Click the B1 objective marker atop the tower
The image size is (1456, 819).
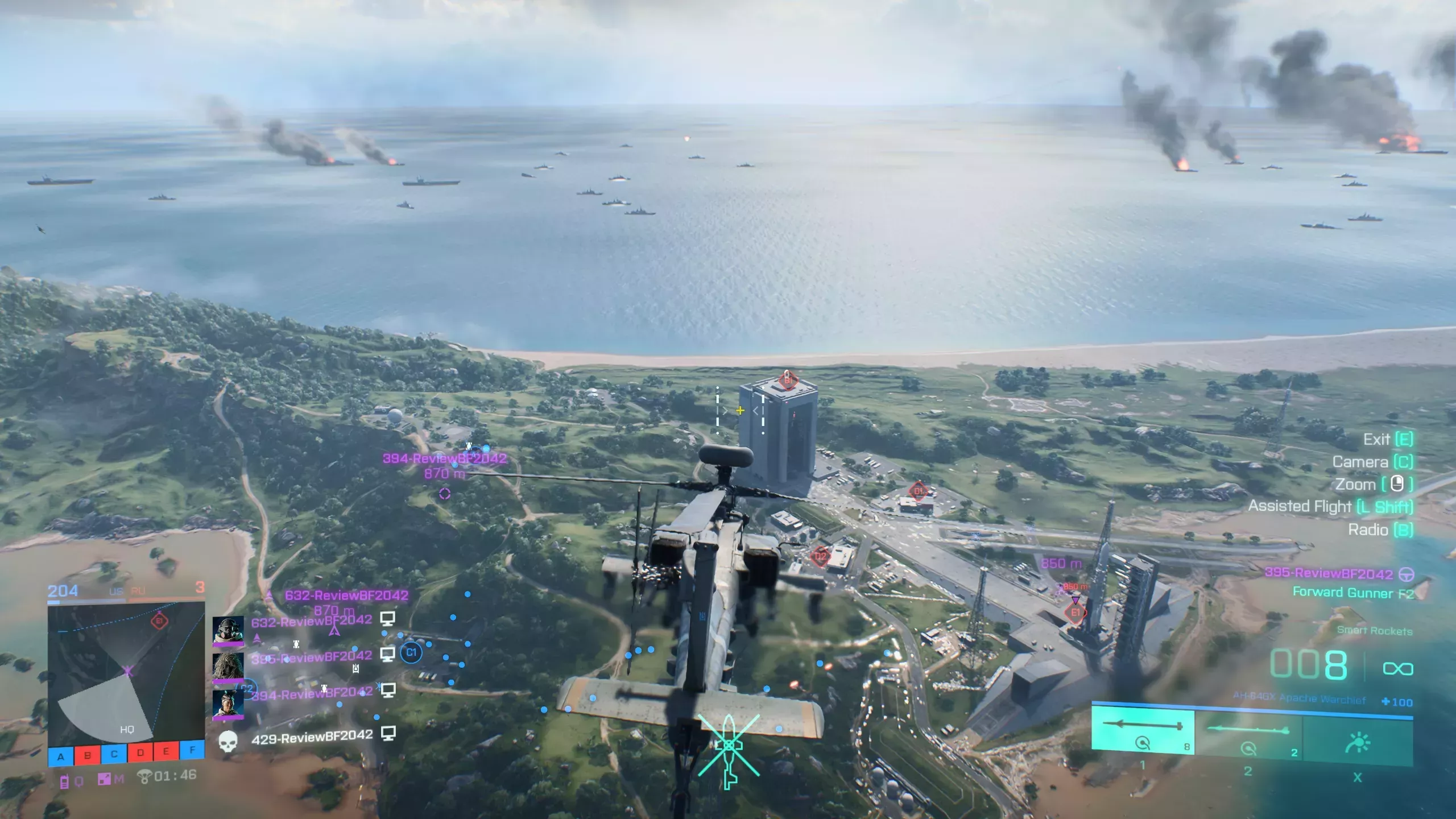[x=788, y=379]
